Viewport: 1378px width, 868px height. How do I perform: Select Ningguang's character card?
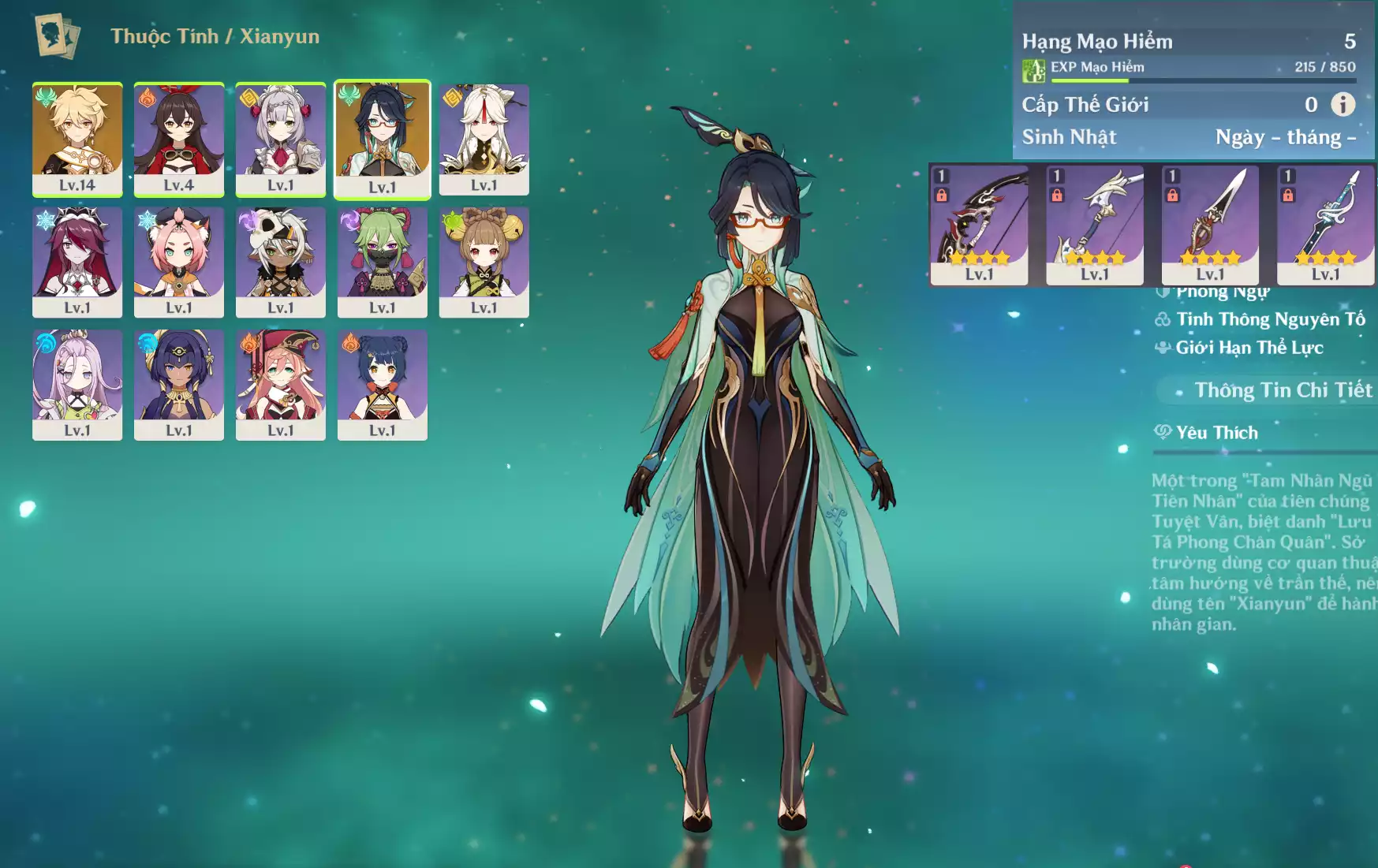(x=484, y=139)
